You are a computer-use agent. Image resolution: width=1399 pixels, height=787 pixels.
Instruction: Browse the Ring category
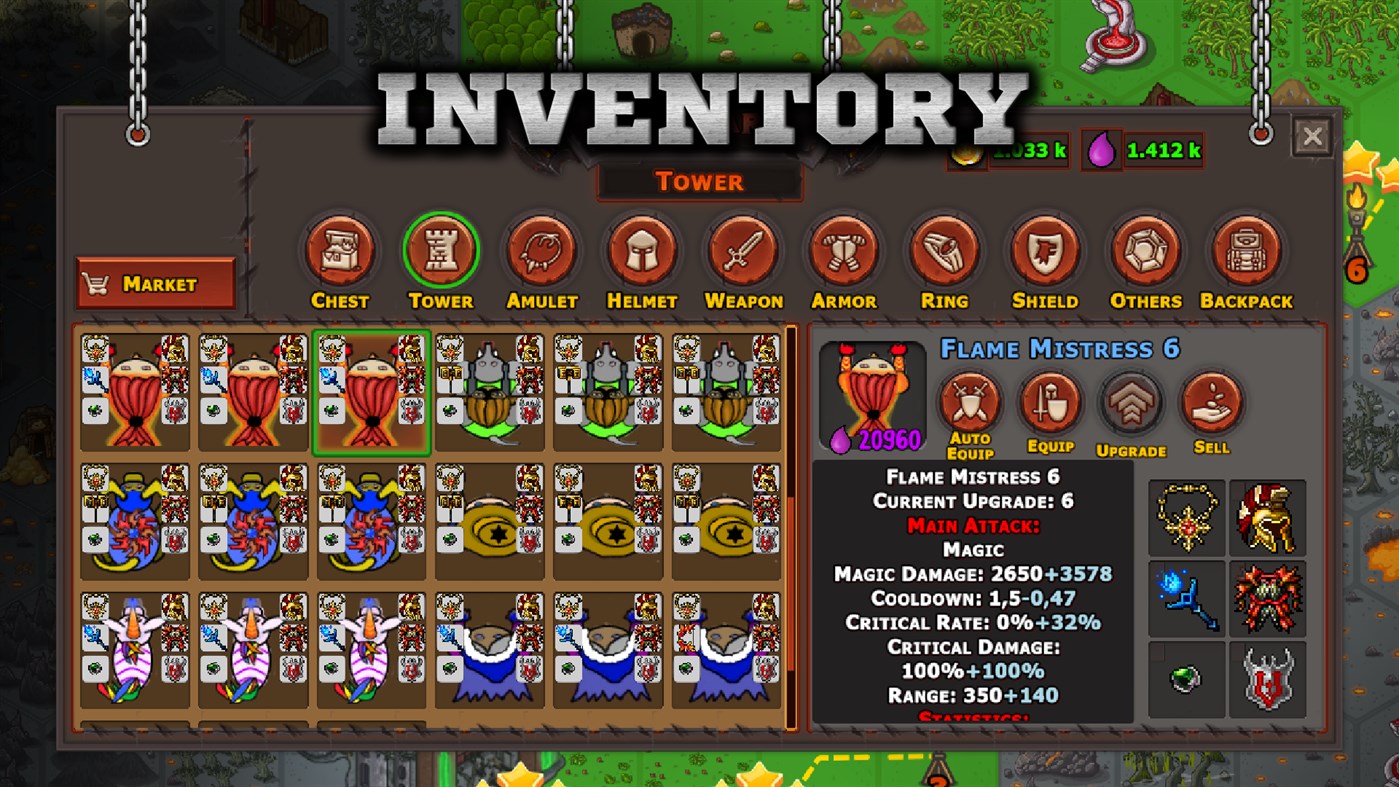(x=943, y=250)
